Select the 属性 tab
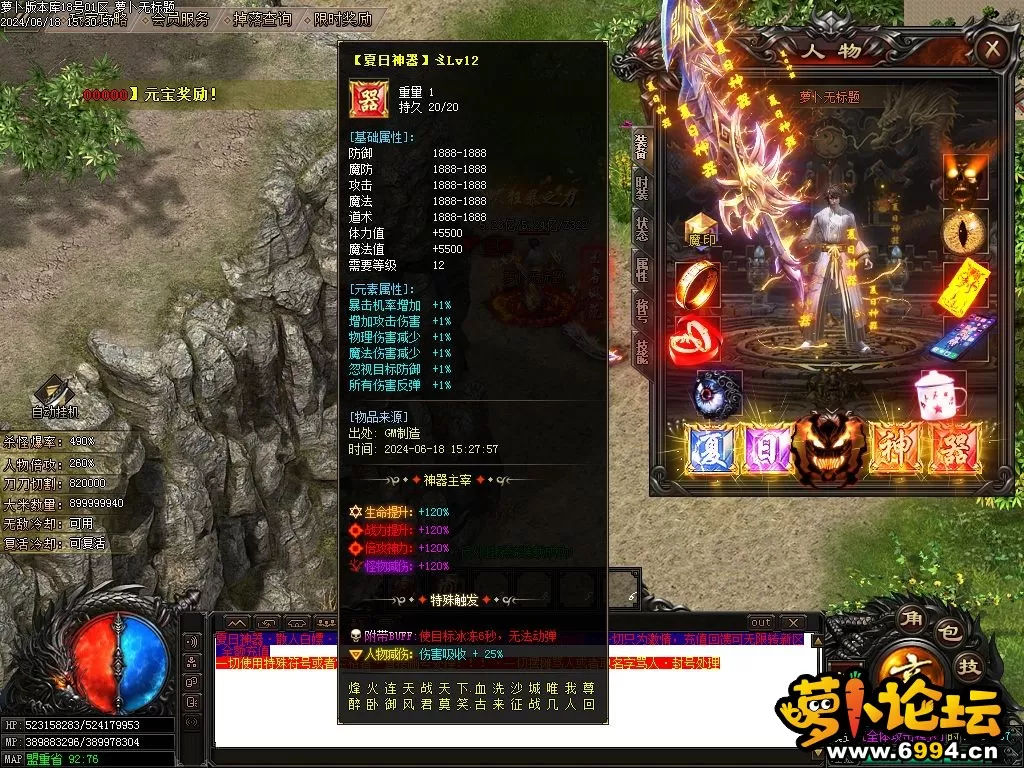The width and height of the screenshot is (1024, 768). 641,266
